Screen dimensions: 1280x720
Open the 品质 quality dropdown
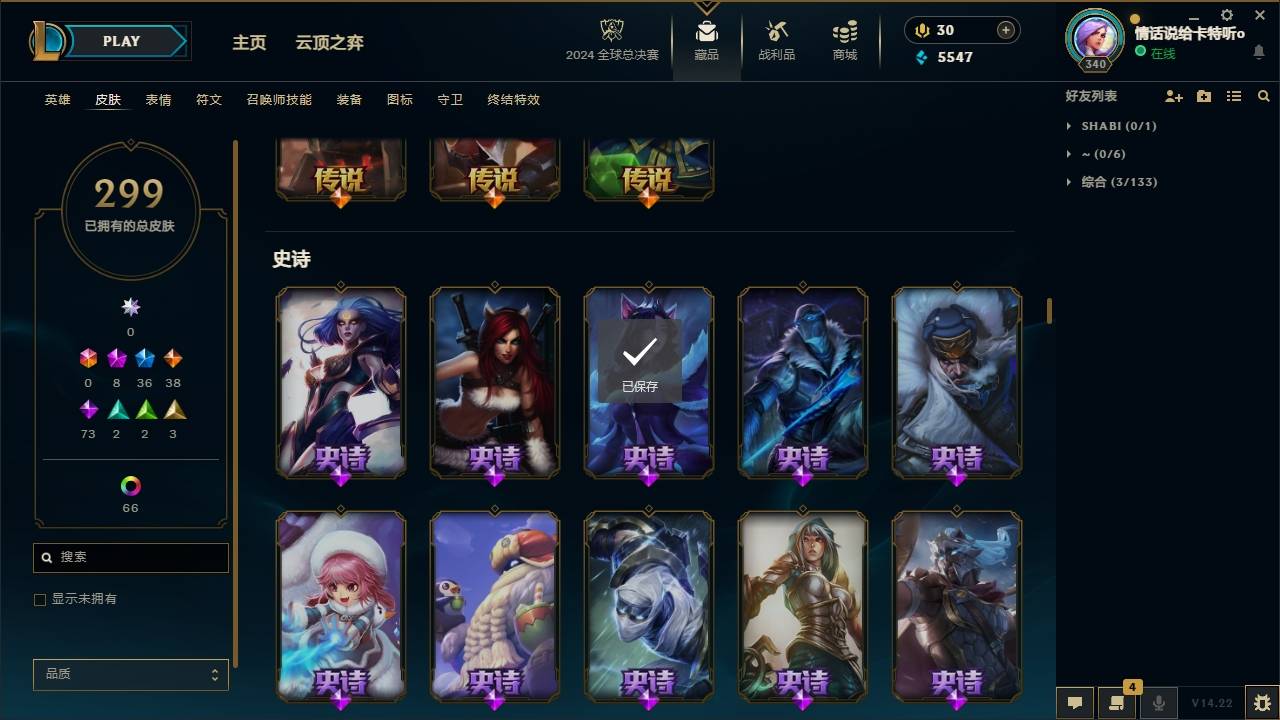[x=130, y=674]
